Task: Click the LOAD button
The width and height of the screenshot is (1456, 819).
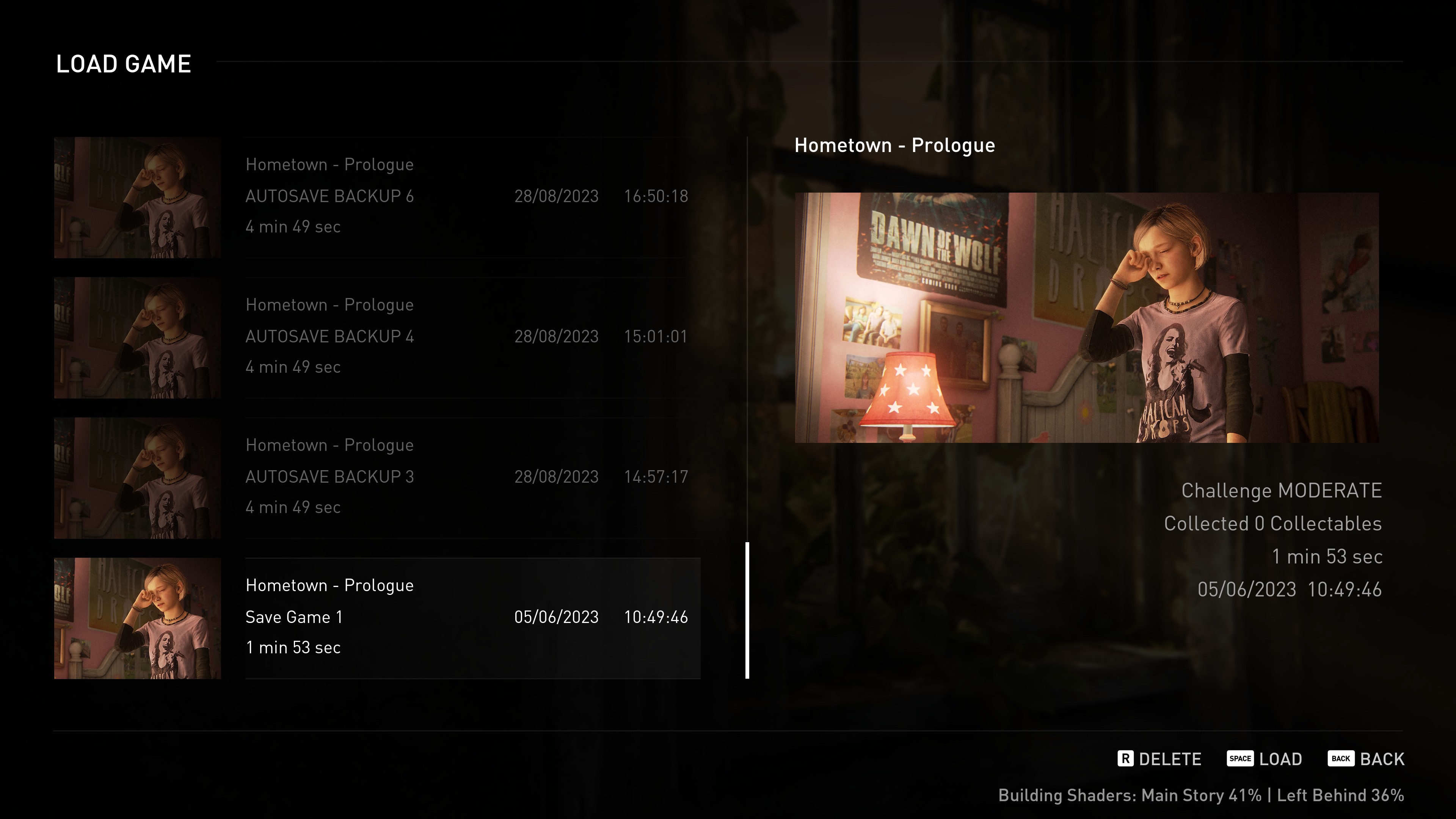Action: [1281, 758]
